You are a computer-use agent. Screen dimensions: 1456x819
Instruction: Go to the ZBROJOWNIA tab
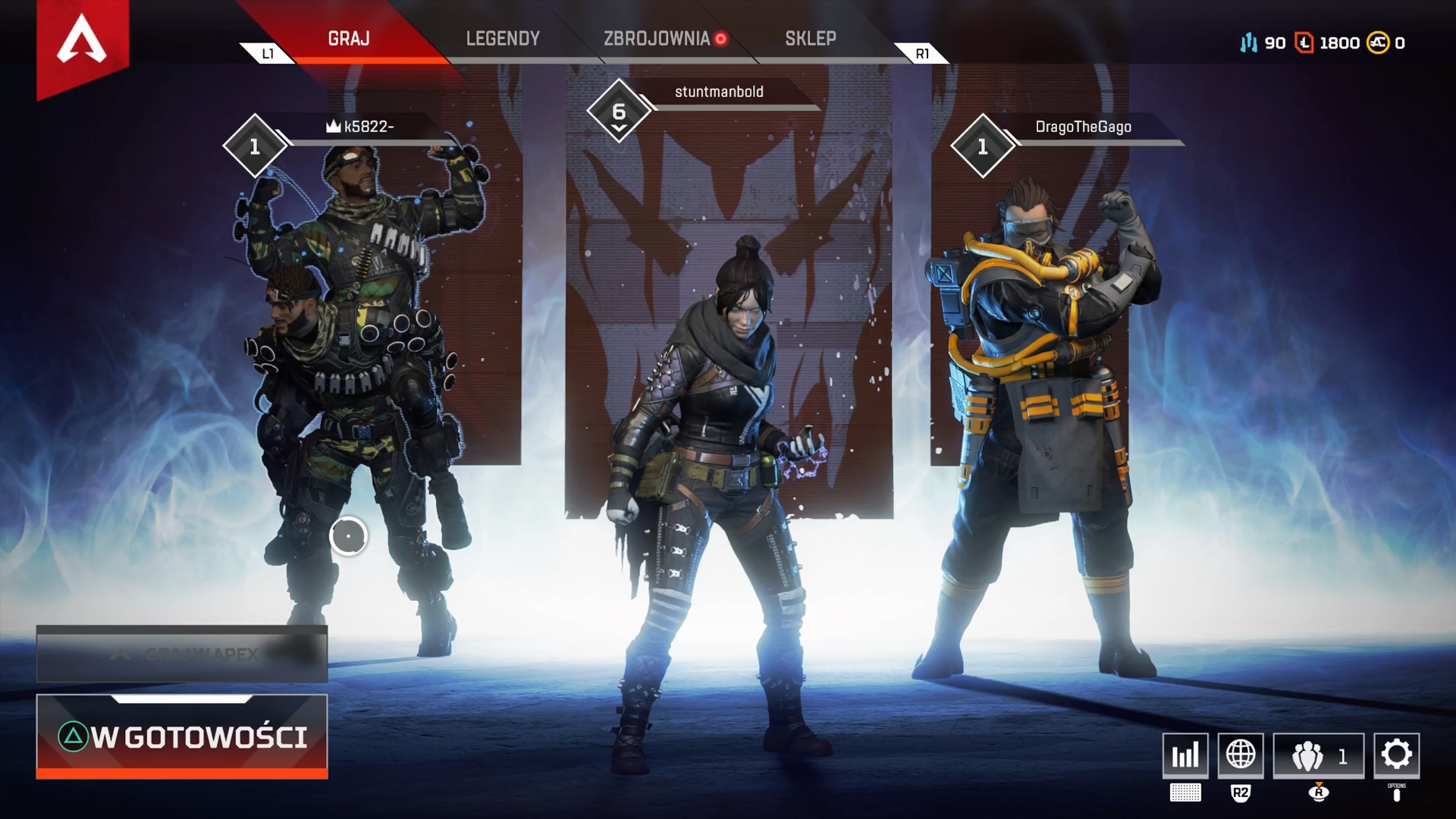point(657,39)
